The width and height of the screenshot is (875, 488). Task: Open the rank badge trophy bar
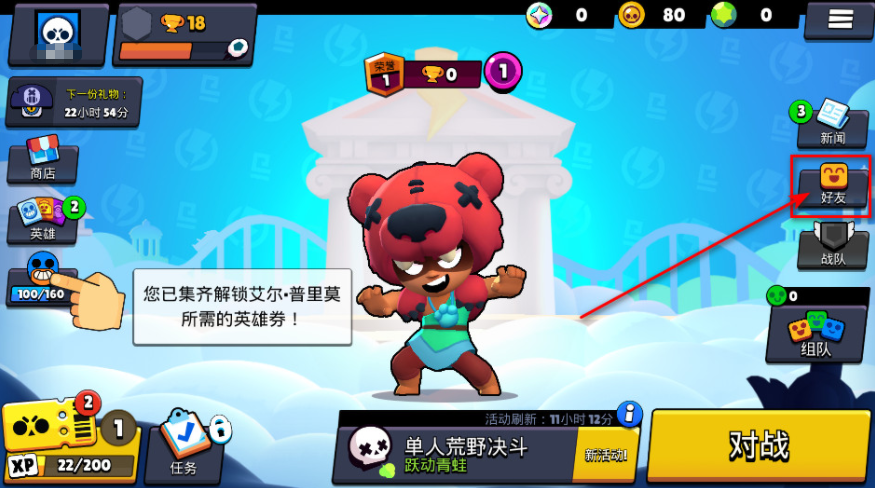pyautogui.click(x=422, y=74)
